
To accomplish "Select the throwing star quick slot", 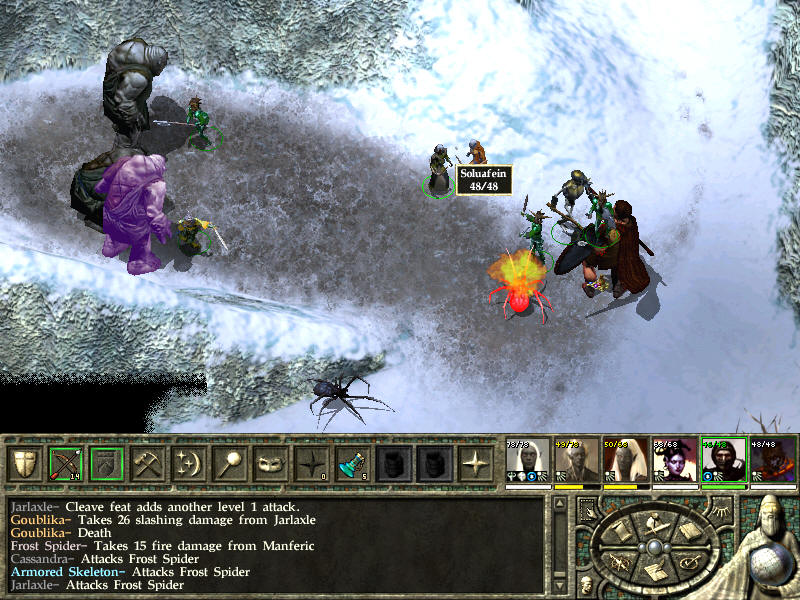I will click(x=312, y=464).
